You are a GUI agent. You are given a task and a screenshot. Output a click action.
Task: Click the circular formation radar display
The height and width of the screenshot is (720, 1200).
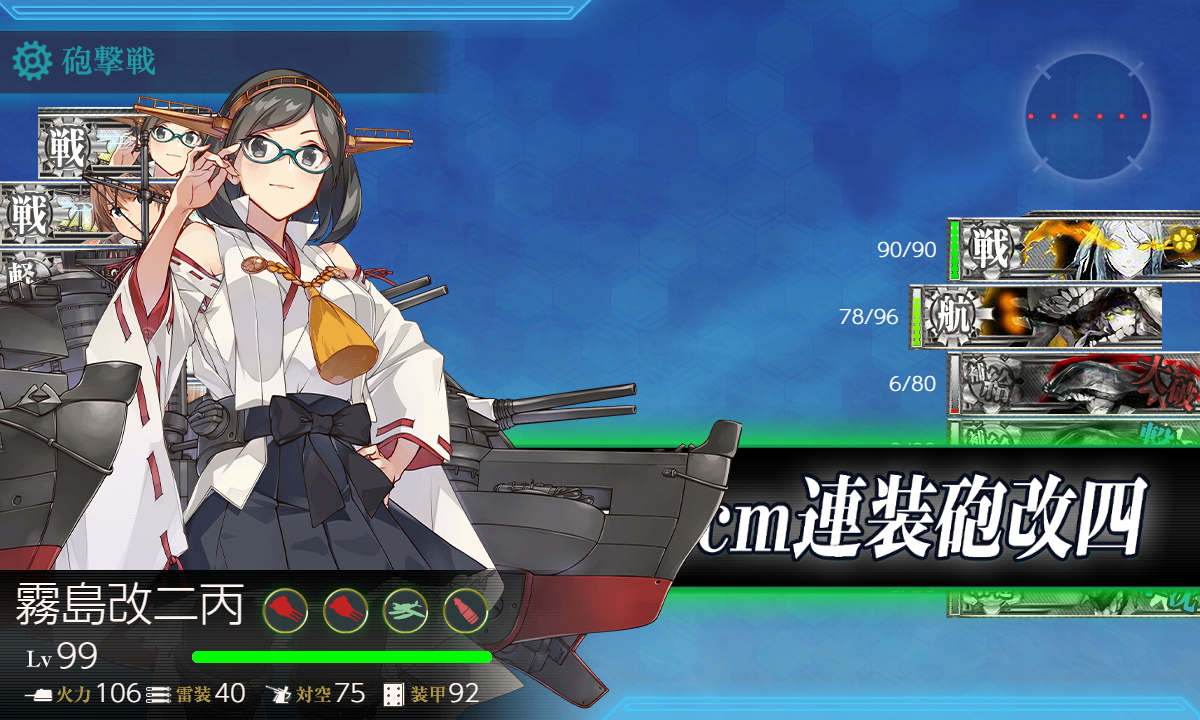(x=1087, y=116)
